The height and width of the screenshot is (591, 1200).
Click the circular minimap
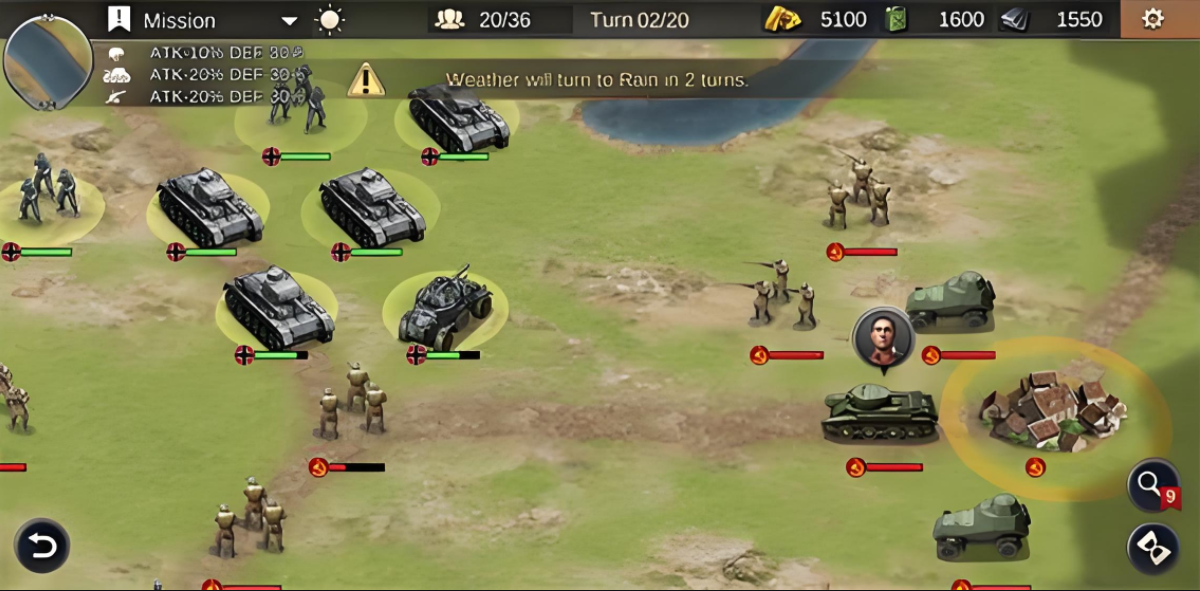click(47, 60)
